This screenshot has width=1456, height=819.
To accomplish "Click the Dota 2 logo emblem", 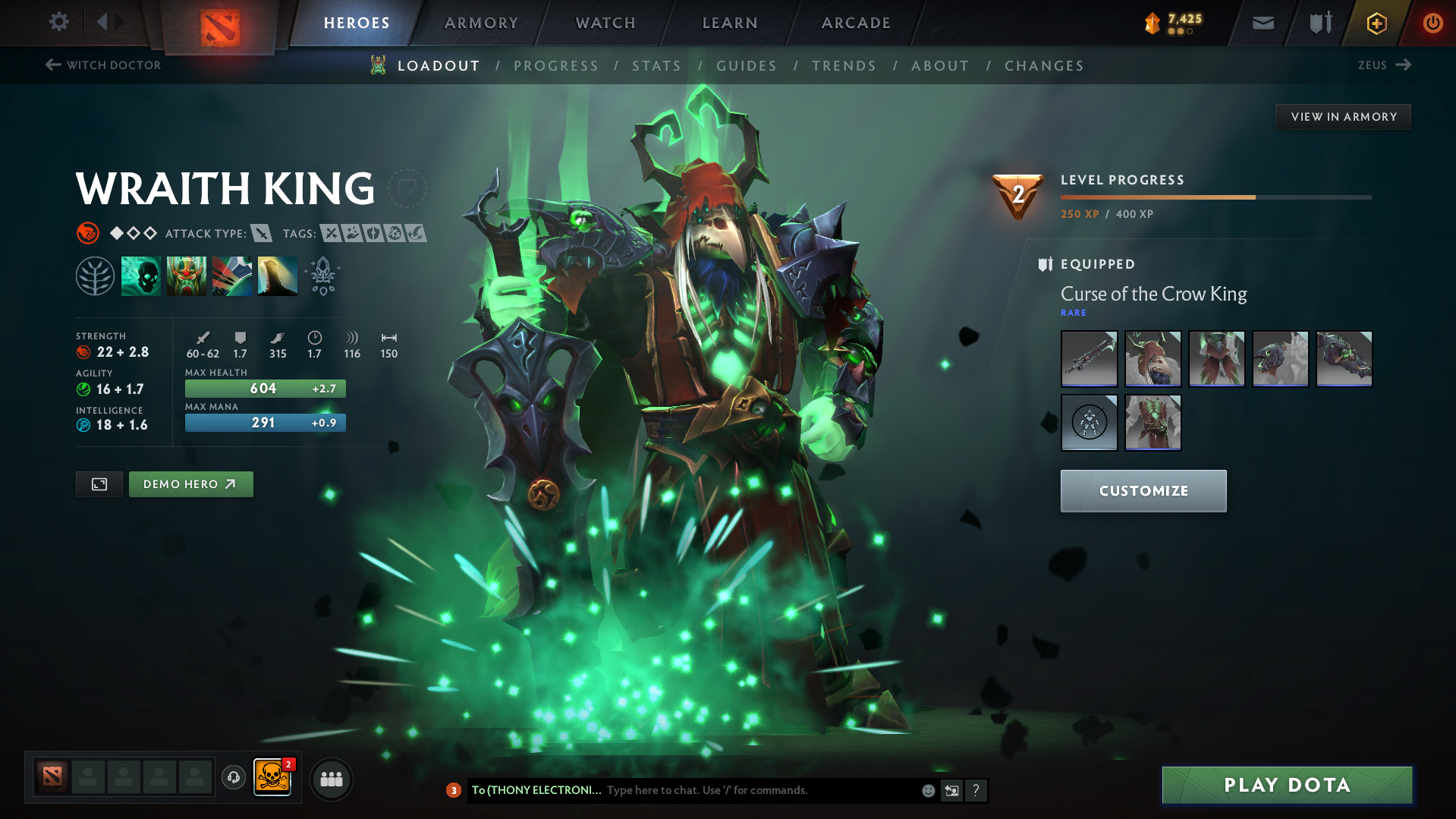I will coord(219,23).
